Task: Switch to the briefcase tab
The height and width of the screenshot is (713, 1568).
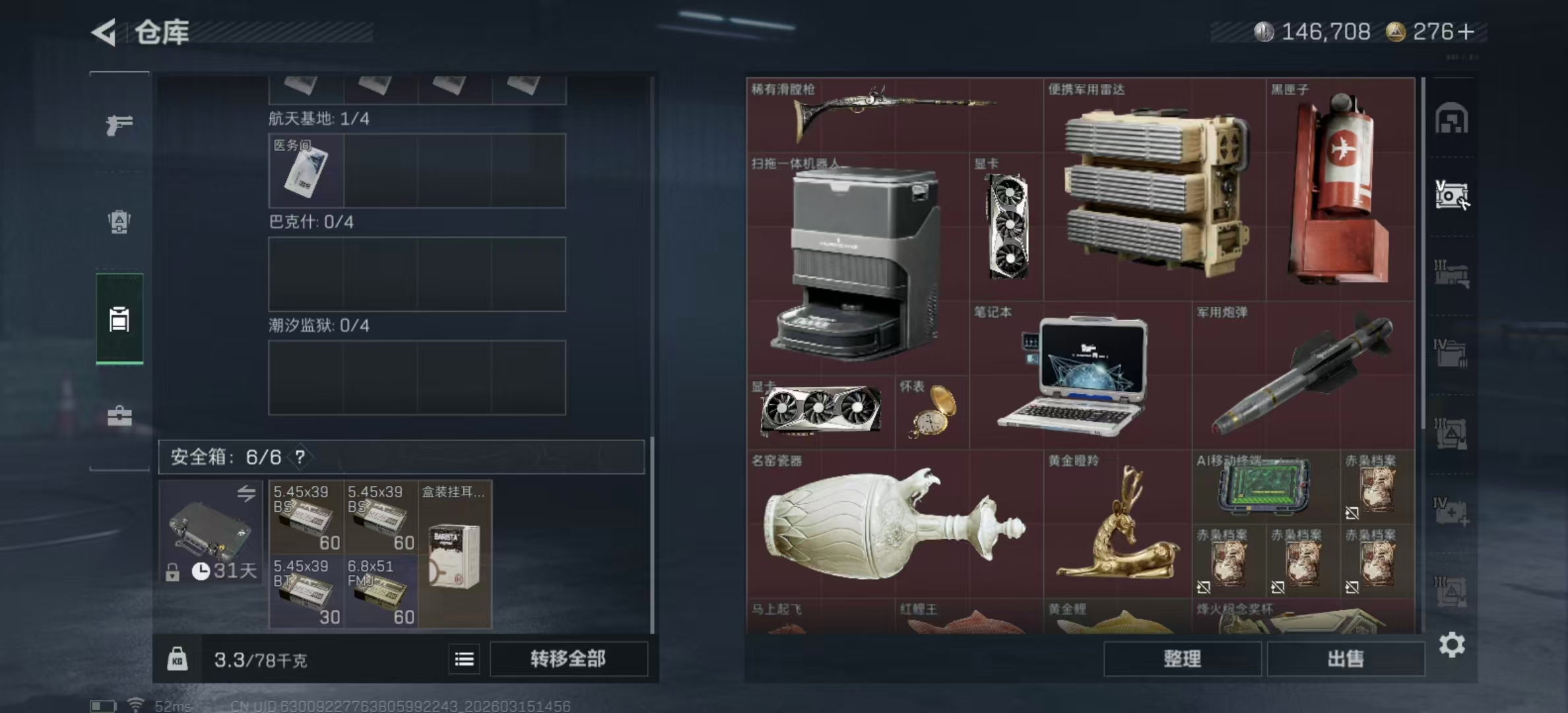Action: click(x=119, y=416)
